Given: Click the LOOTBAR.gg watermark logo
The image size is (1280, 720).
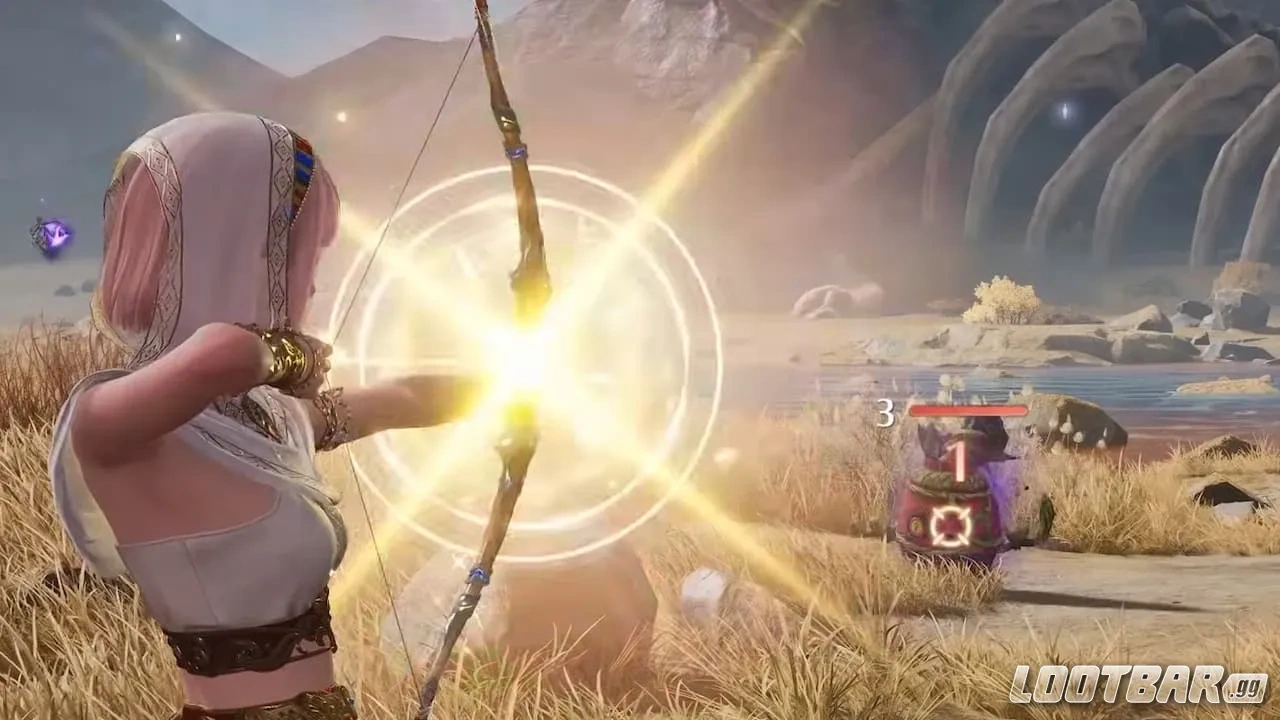Looking at the screenshot, I should [1137, 684].
